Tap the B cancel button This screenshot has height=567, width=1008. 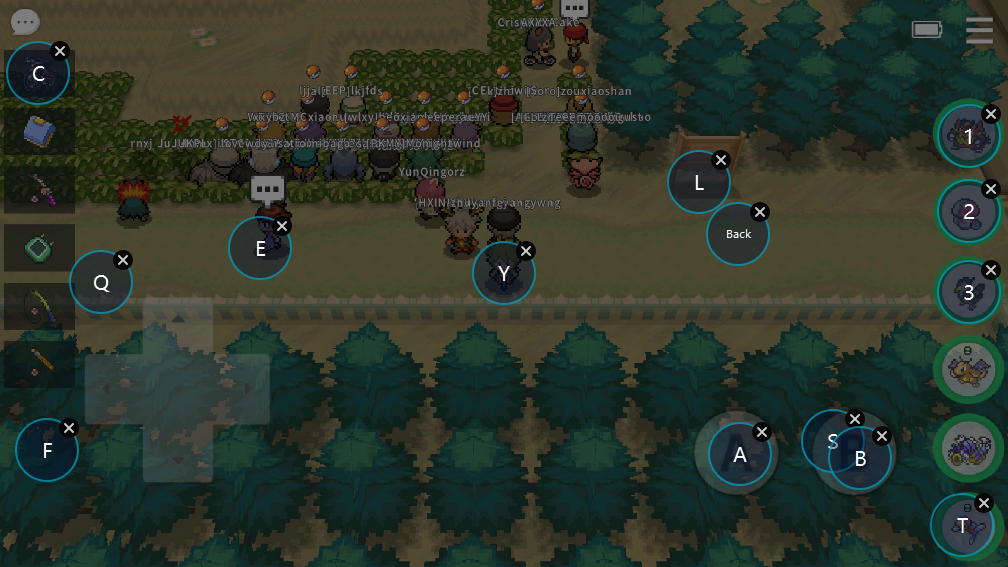[860, 459]
